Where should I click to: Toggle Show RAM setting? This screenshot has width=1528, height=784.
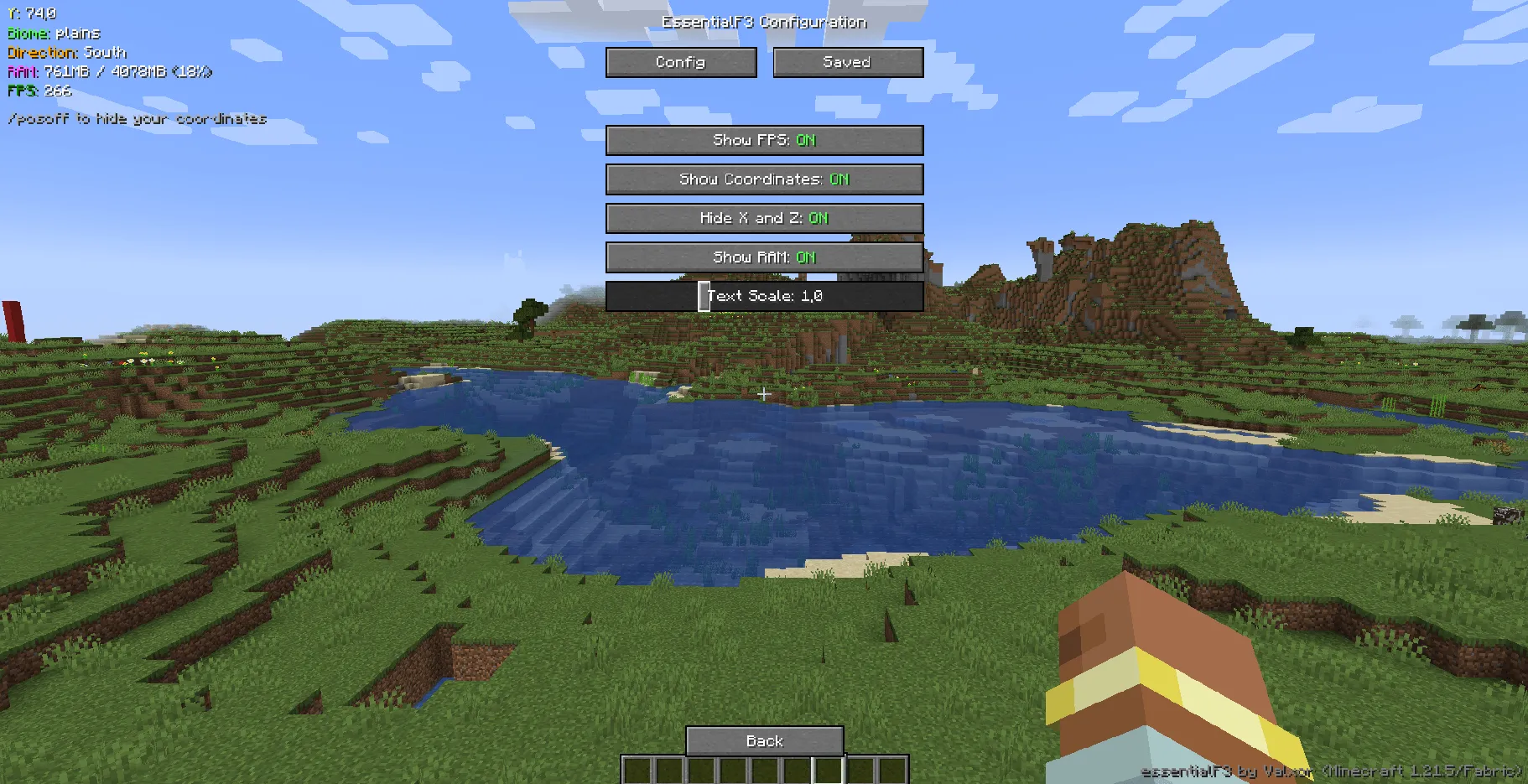tap(764, 257)
